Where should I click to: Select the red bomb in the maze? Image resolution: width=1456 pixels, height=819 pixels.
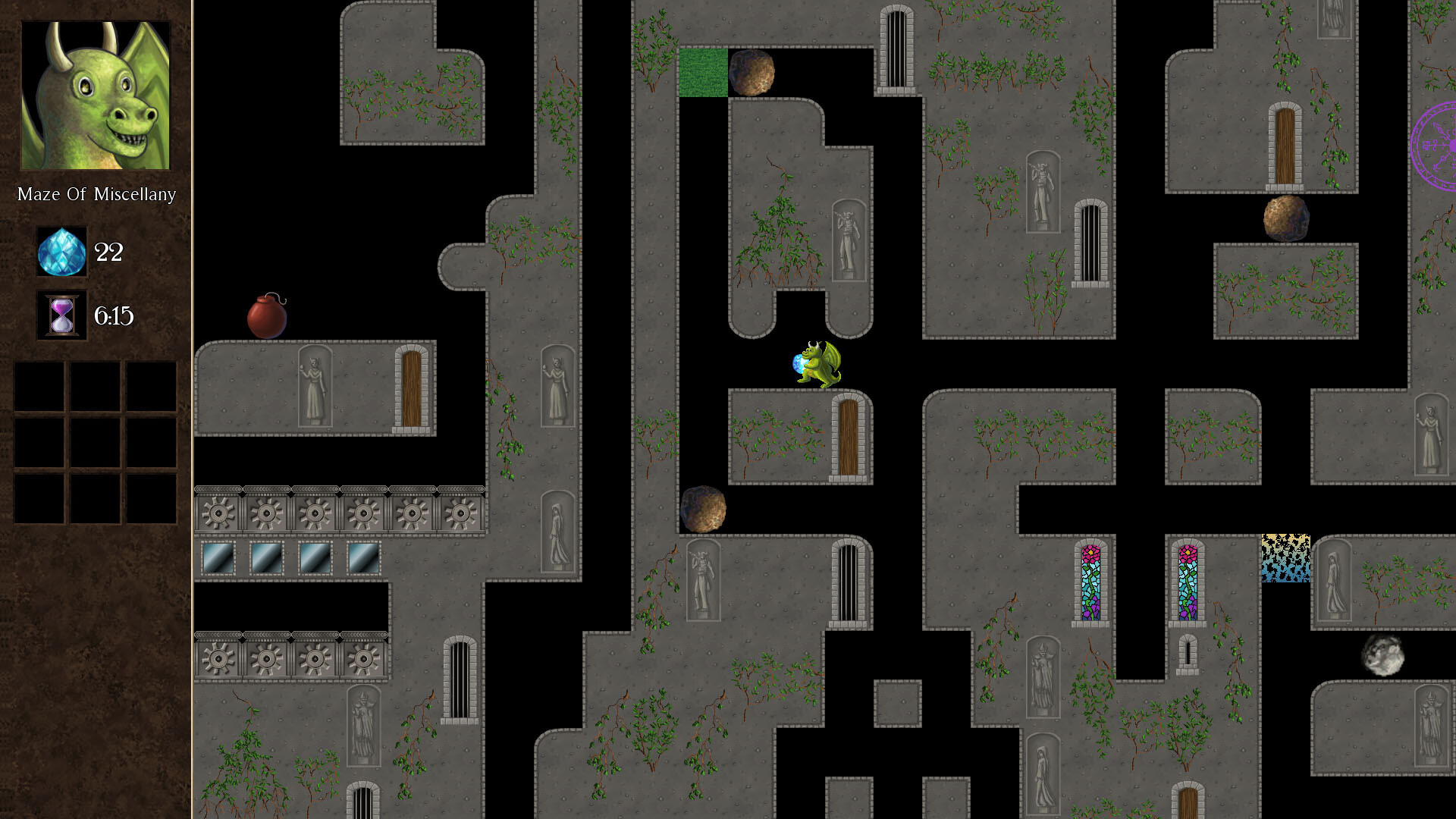pos(265,317)
